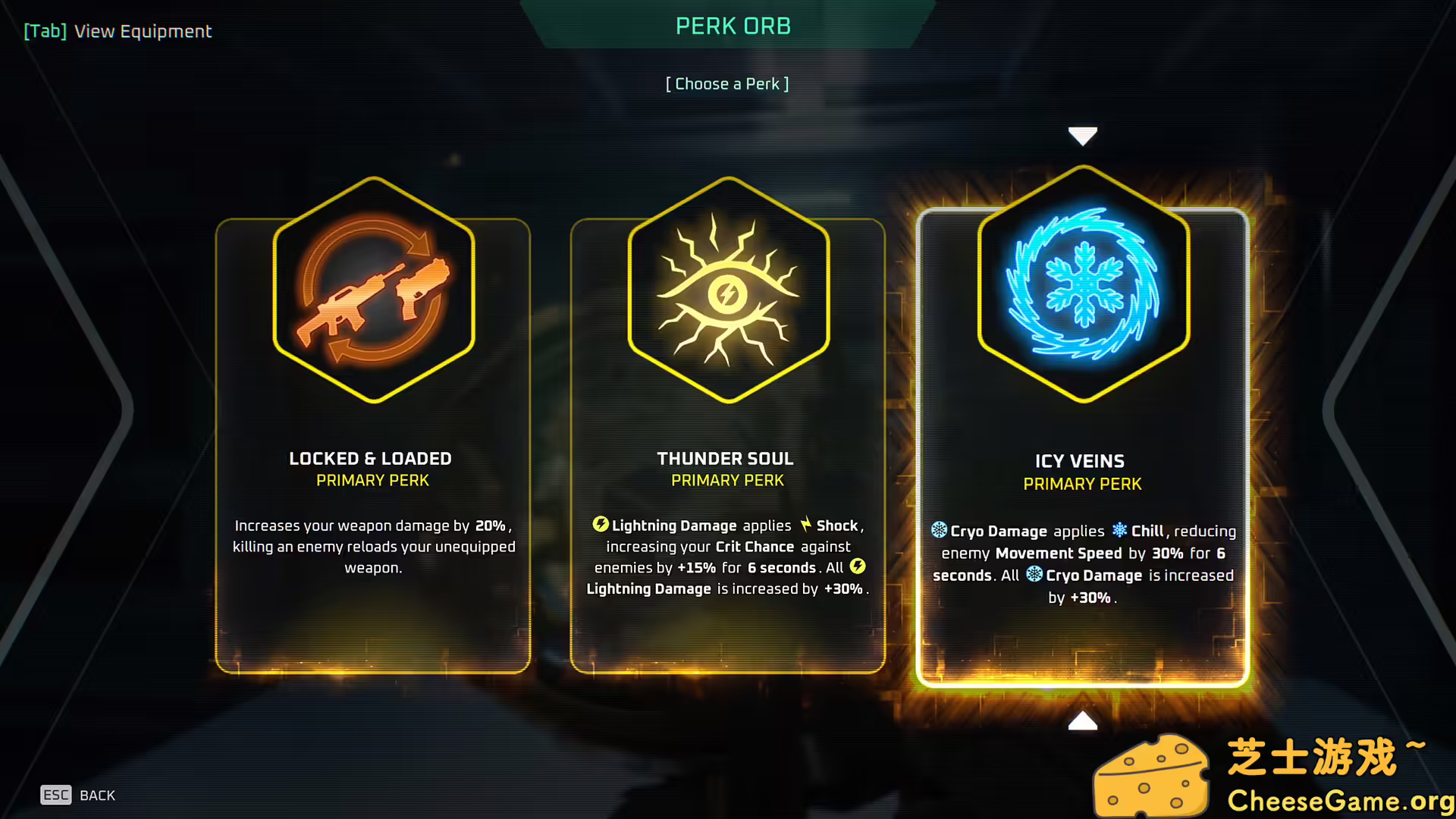Click the down arrow above Icy Veins card

pos(1082,135)
